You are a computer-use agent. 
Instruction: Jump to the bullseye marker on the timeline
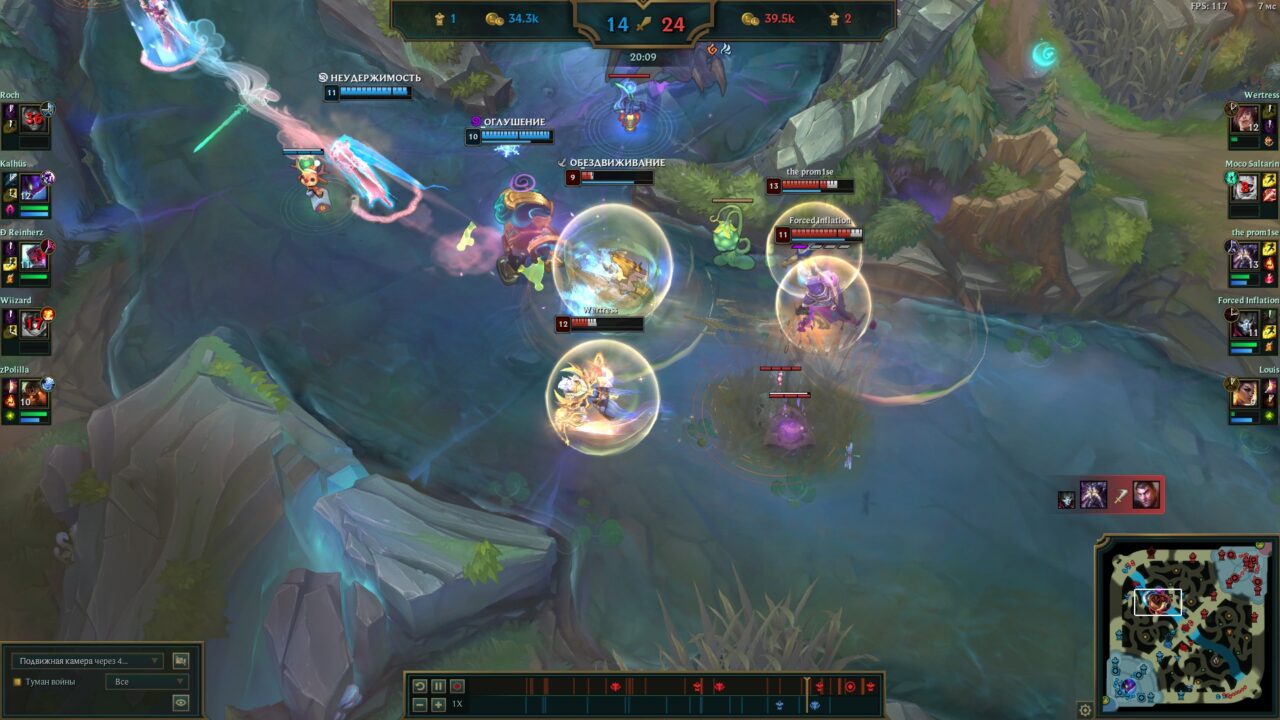tap(850, 686)
